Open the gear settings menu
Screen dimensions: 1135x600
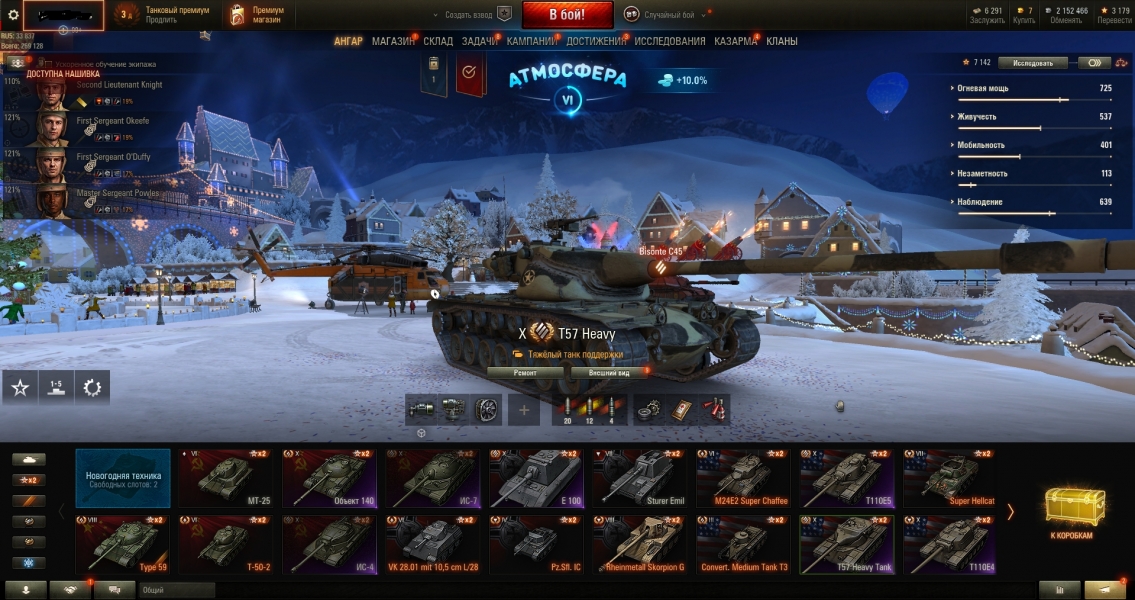[13, 14]
